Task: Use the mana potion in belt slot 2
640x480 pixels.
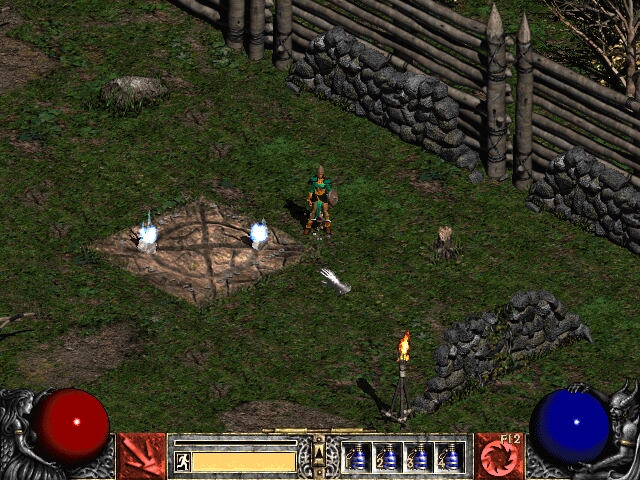Action: [x=388, y=457]
